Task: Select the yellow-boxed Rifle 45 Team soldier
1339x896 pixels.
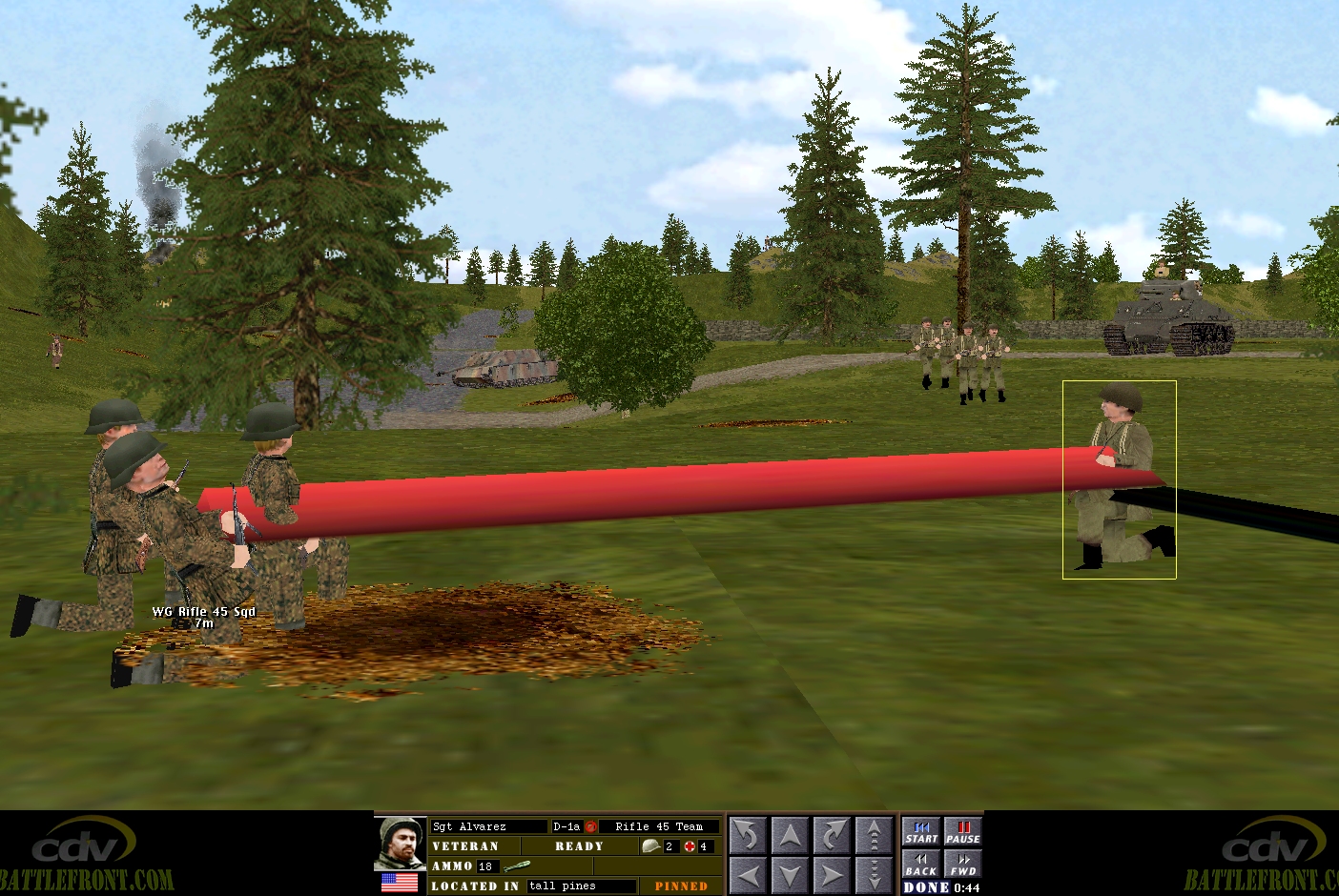Action: point(1119,479)
